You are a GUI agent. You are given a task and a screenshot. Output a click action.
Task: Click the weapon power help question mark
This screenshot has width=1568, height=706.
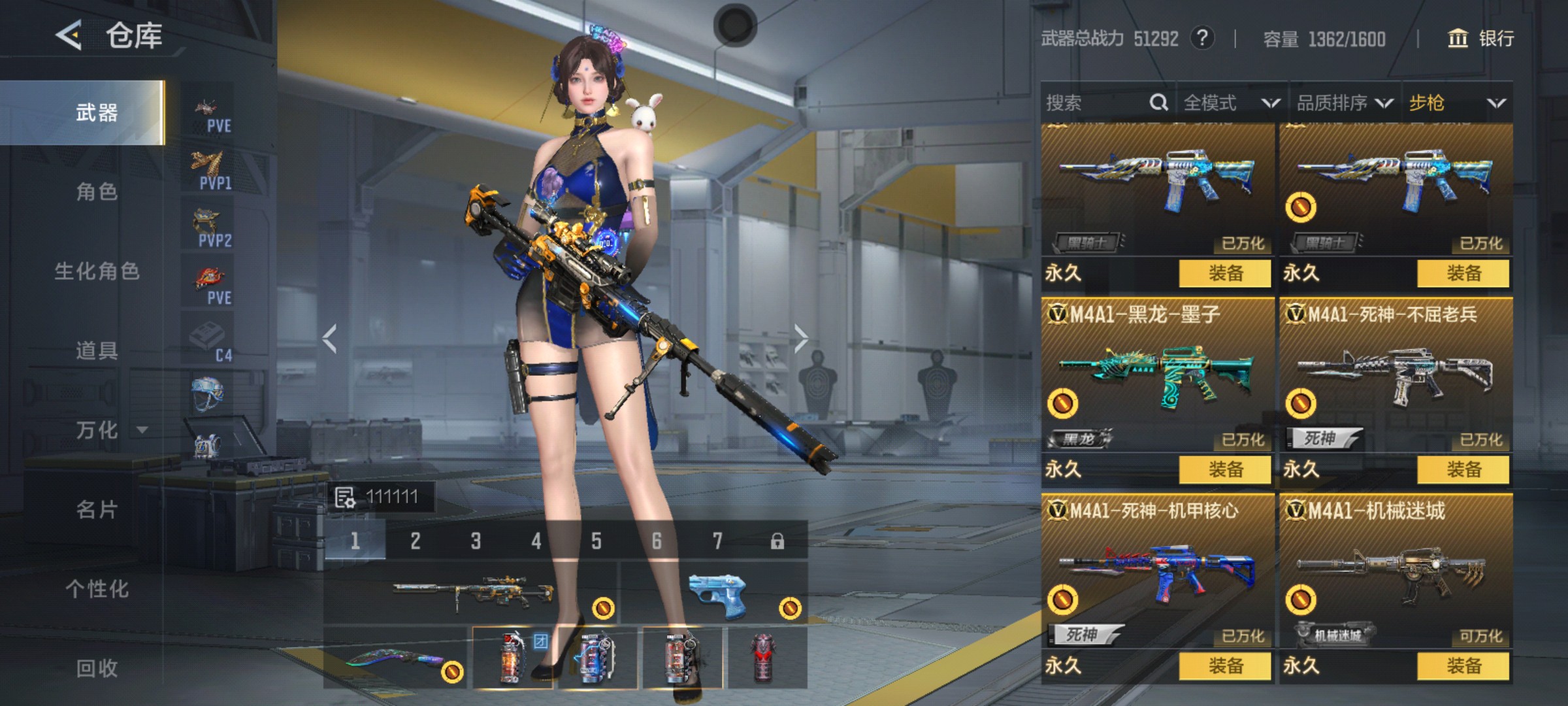tap(1202, 39)
